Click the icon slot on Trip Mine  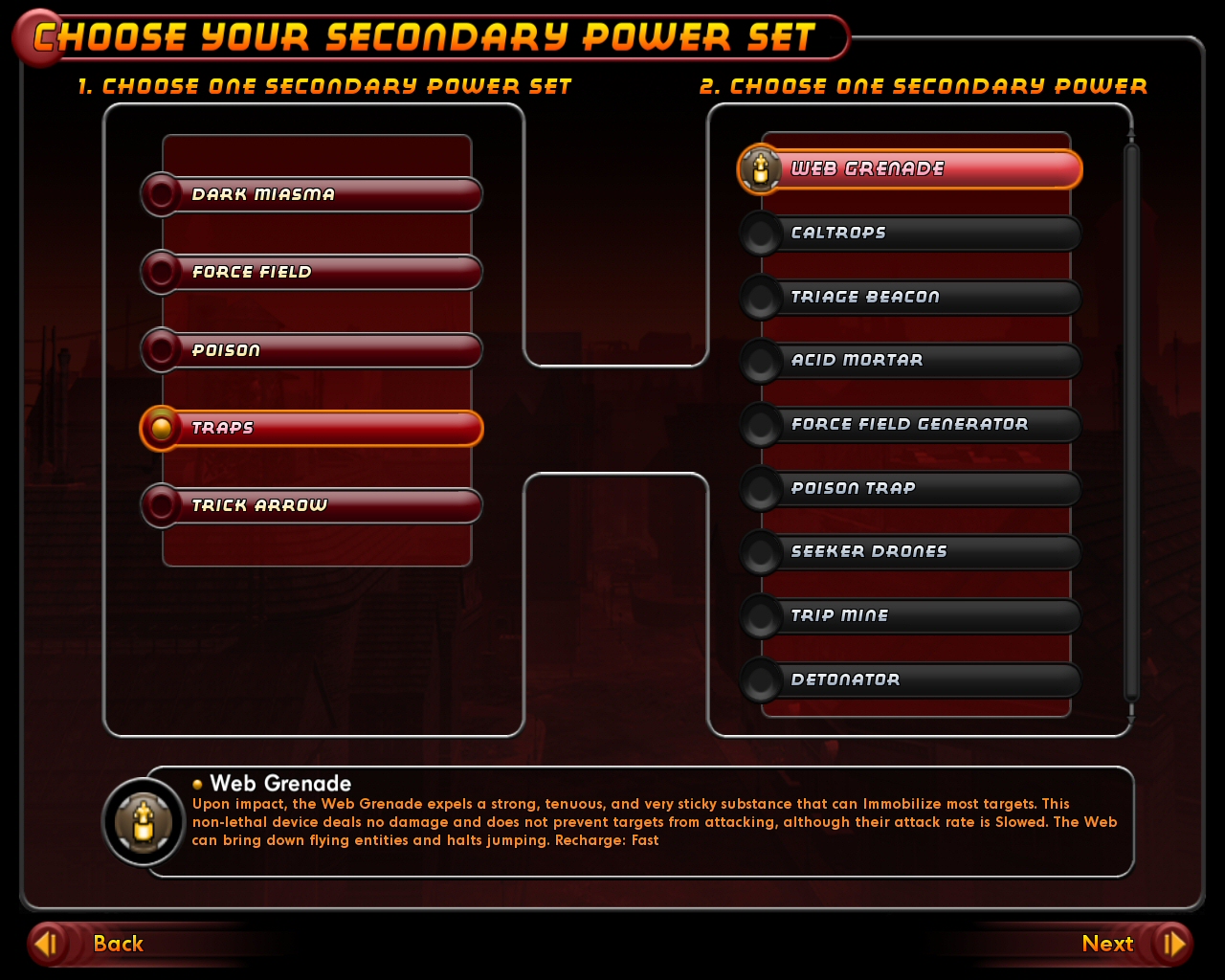(761, 615)
